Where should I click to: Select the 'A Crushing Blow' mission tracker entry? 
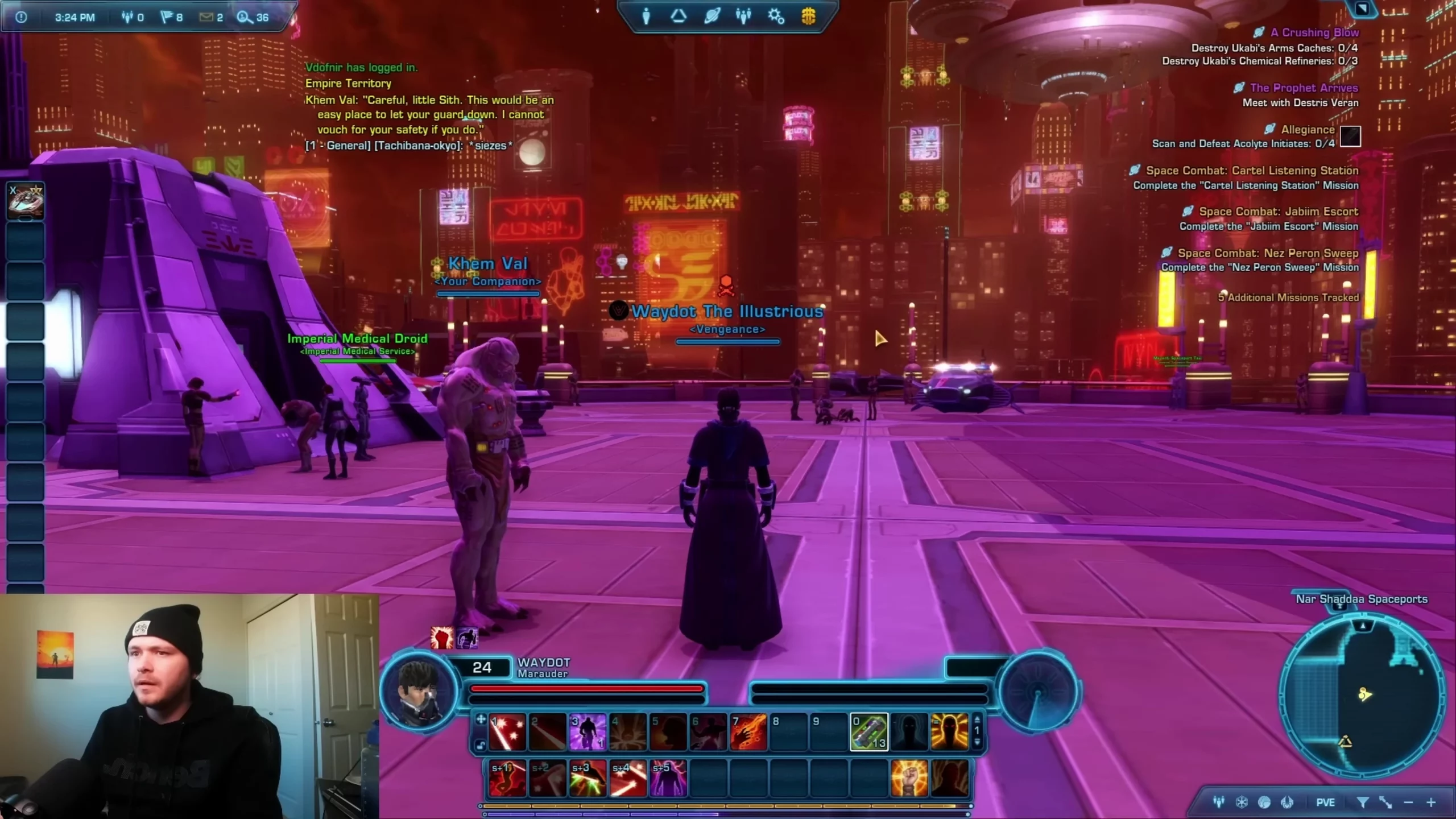tap(1314, 32)
